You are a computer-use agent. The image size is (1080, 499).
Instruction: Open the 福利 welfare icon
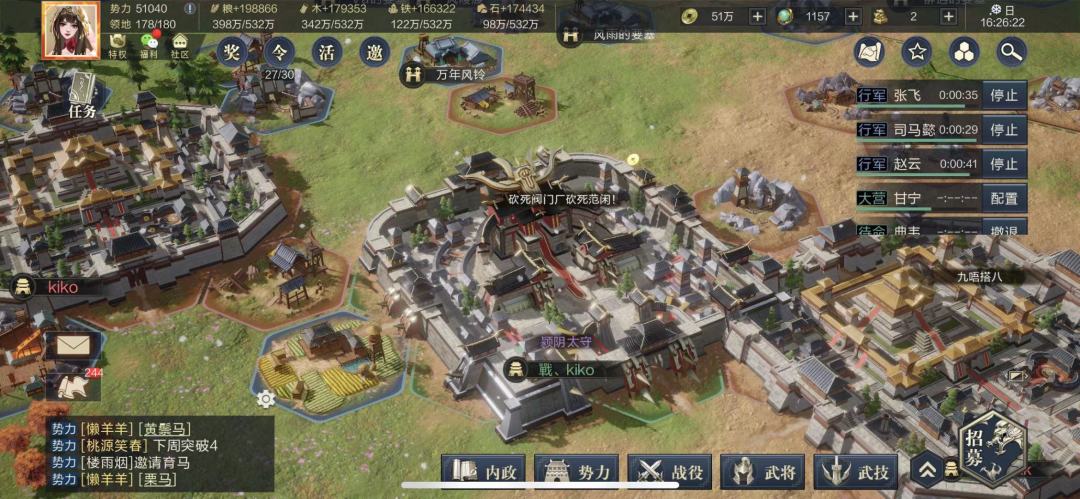point(149,45)
